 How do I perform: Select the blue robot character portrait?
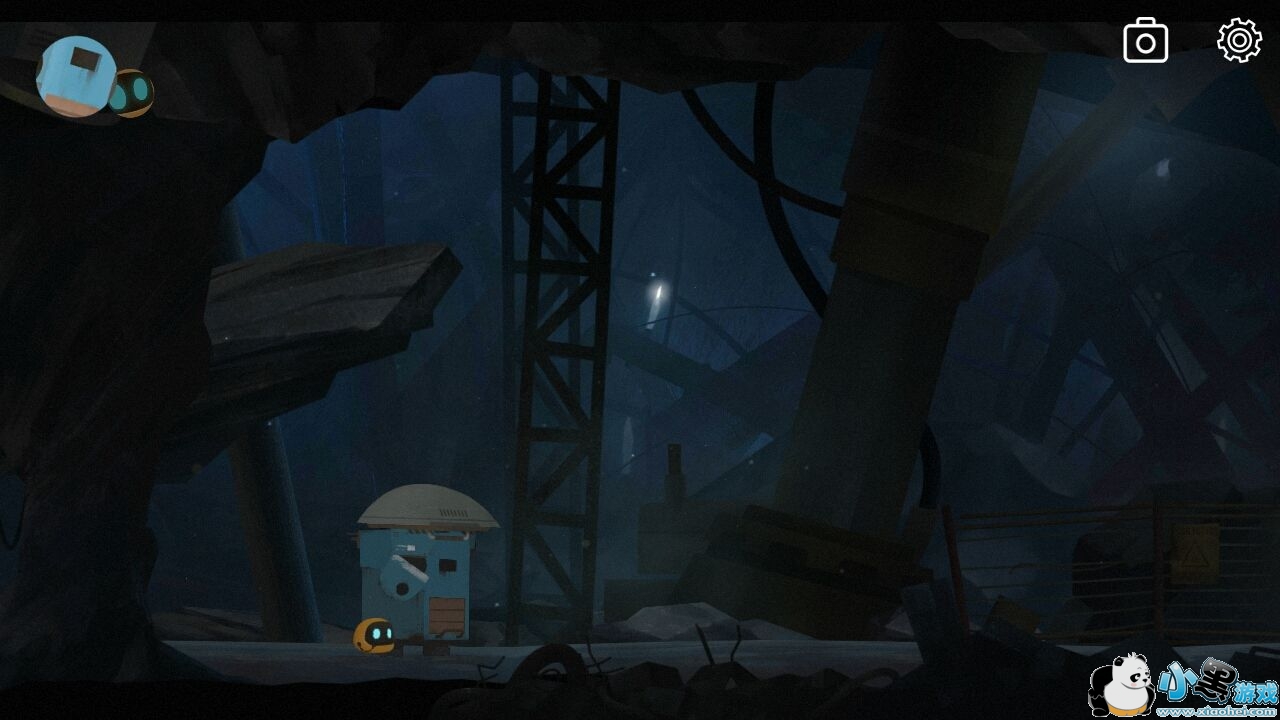click(75, 76)
